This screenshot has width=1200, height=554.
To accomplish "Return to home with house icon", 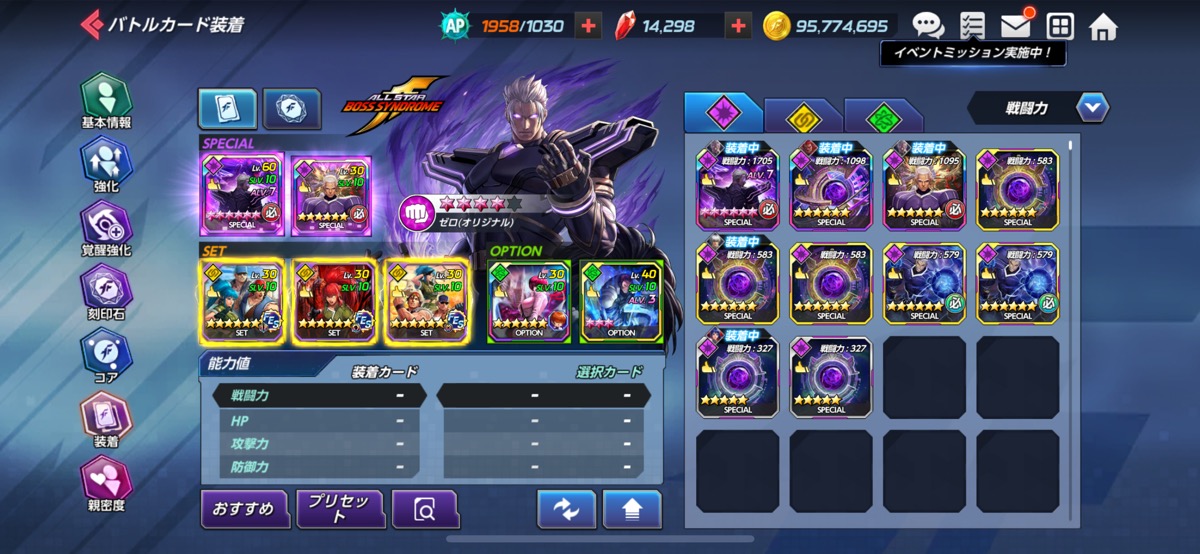I will (1103, 26).
